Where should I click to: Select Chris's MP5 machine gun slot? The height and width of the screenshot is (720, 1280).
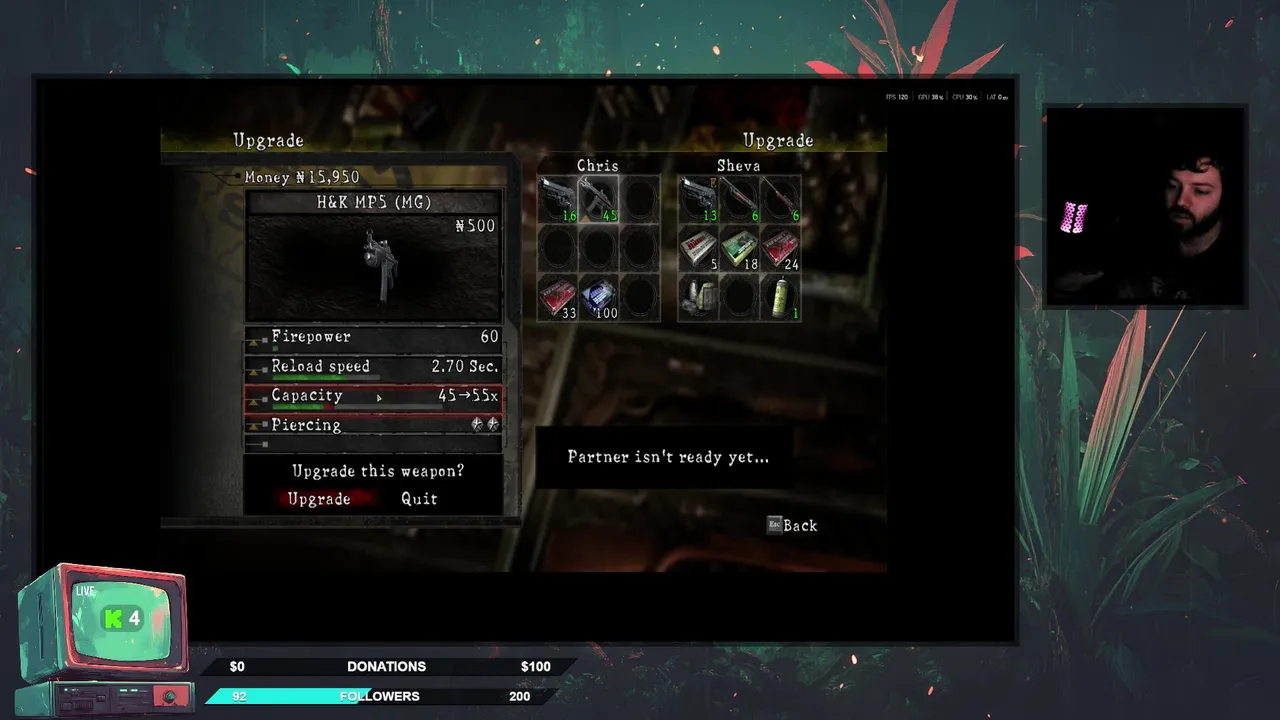coord(598,198)
